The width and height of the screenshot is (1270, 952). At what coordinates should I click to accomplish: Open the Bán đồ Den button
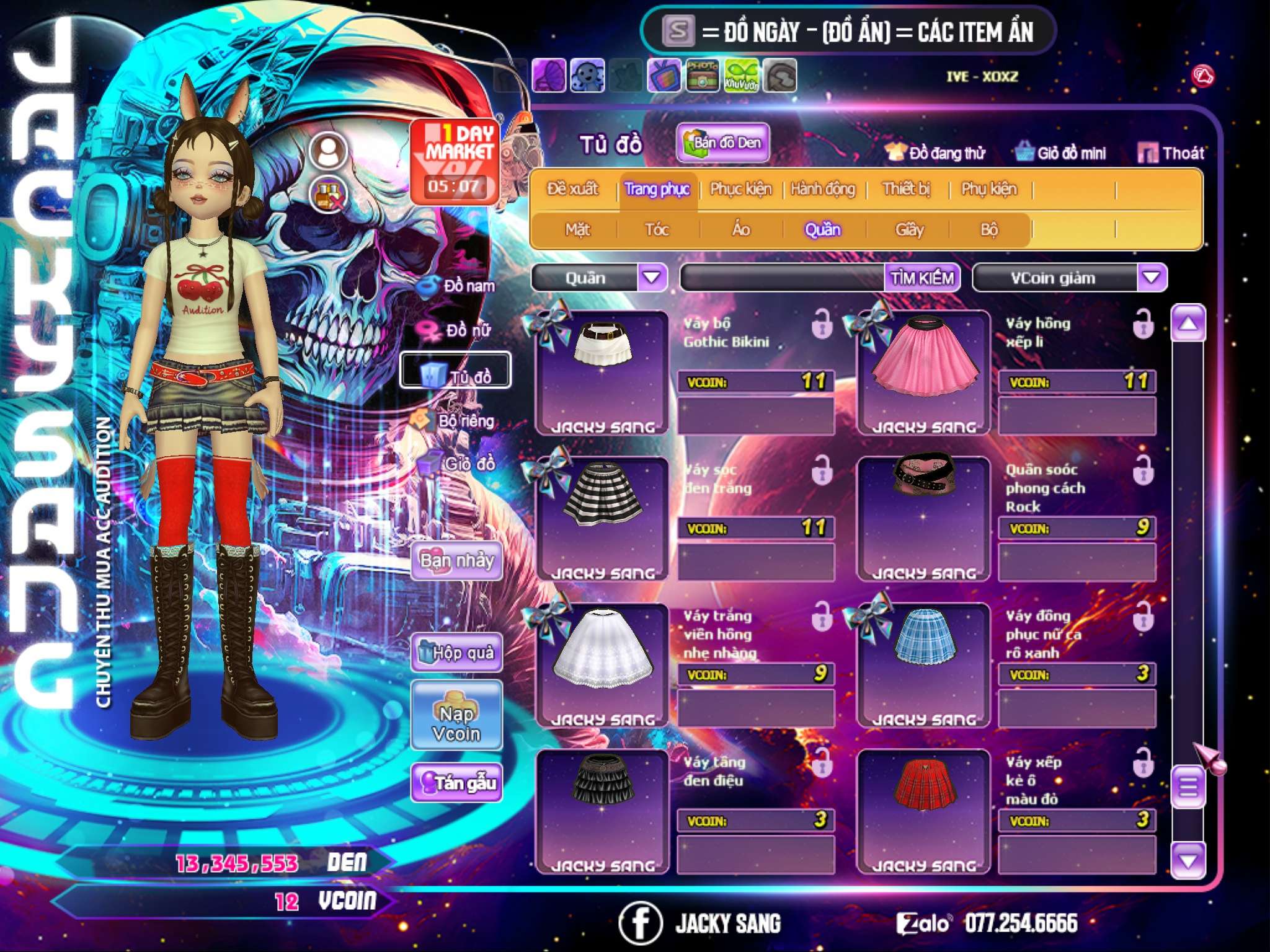coord(722,143)
